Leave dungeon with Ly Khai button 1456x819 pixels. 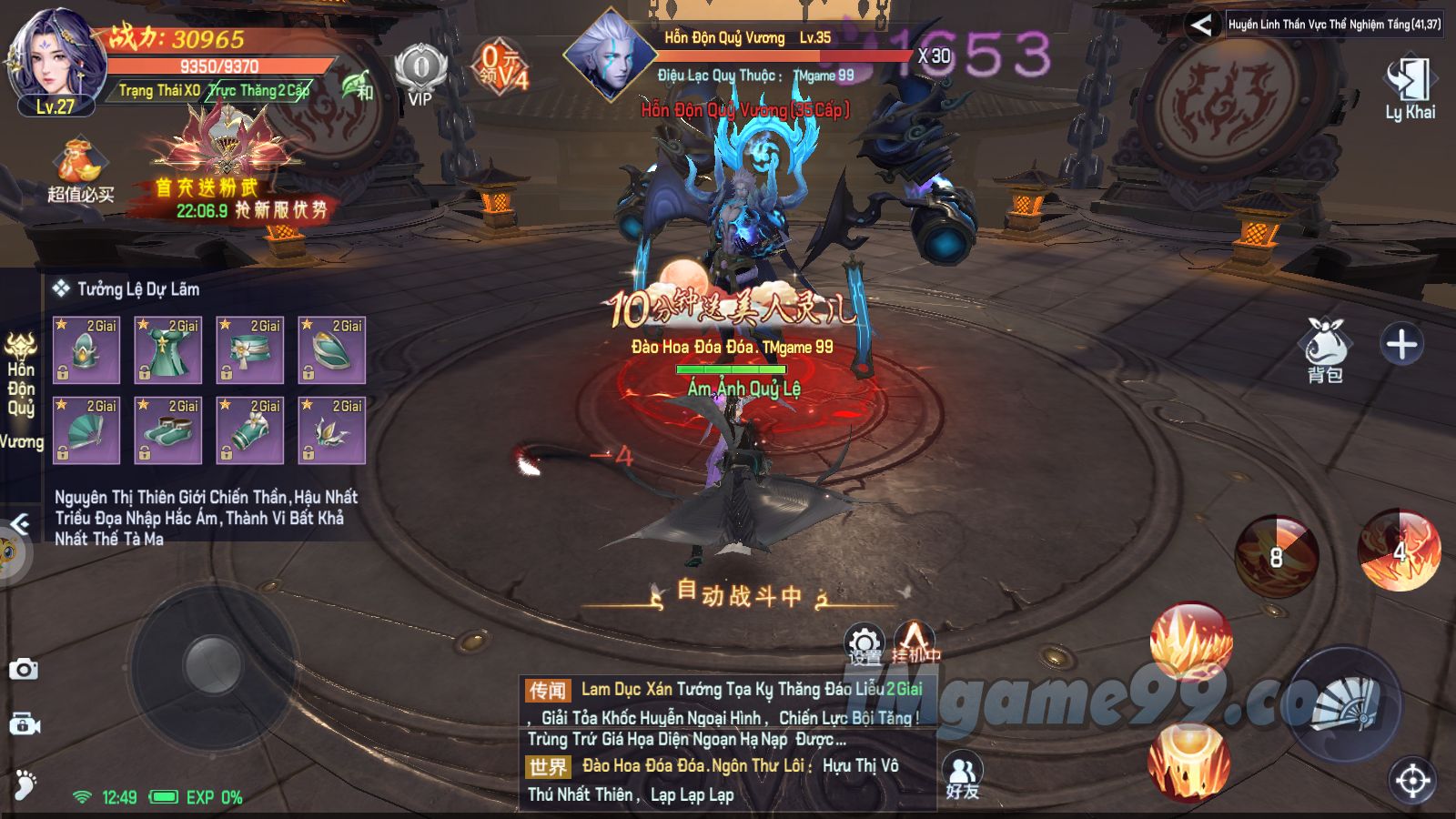point(1410,89)
